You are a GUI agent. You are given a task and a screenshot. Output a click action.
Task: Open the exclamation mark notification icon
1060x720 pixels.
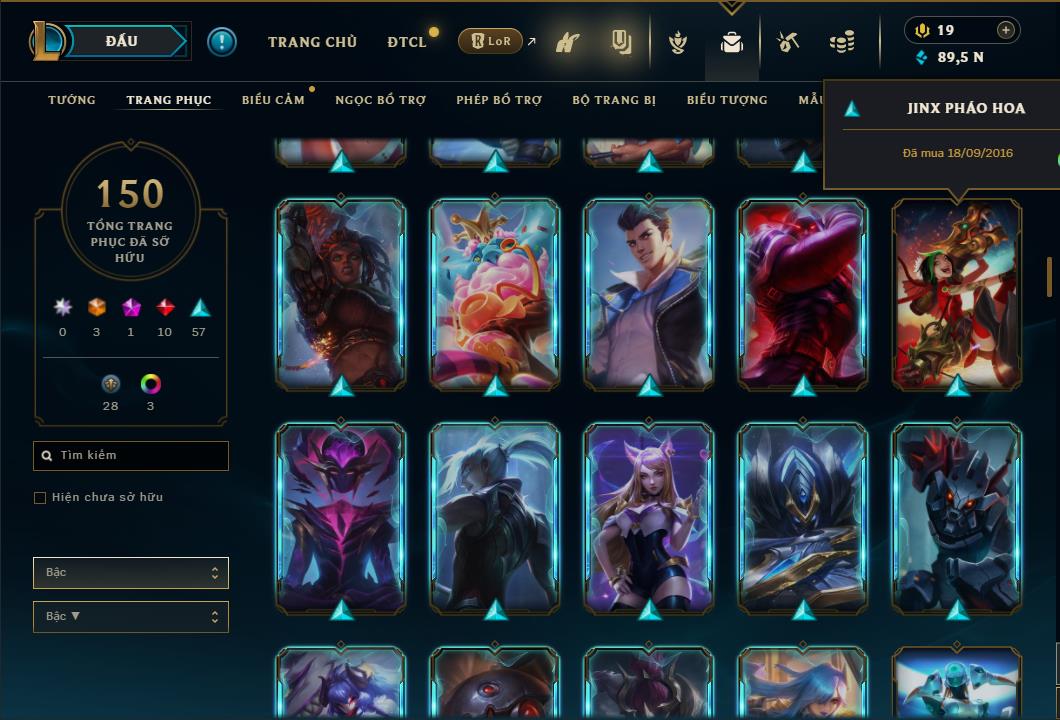222,42
